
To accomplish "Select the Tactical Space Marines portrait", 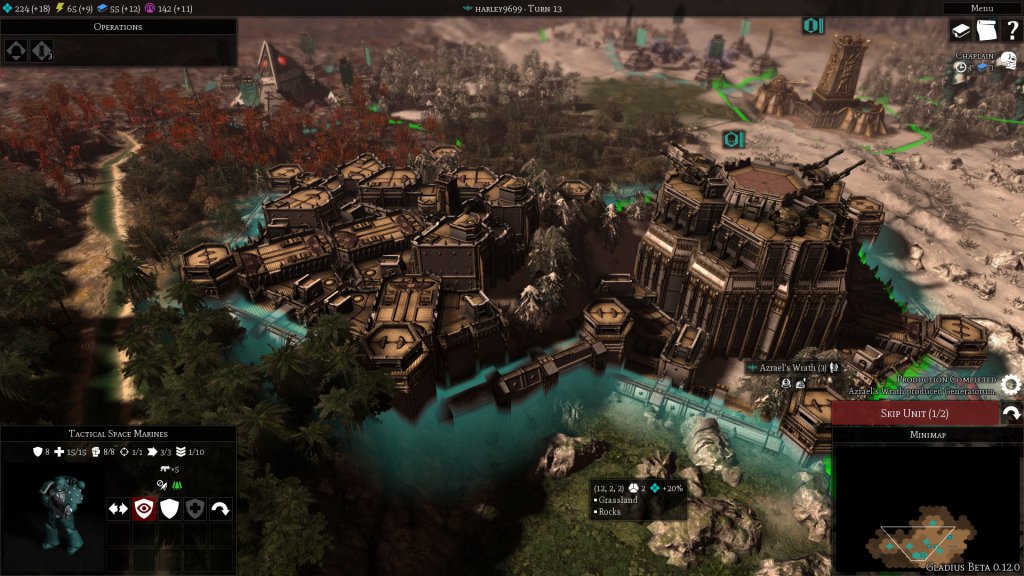I will click(52, 512).
